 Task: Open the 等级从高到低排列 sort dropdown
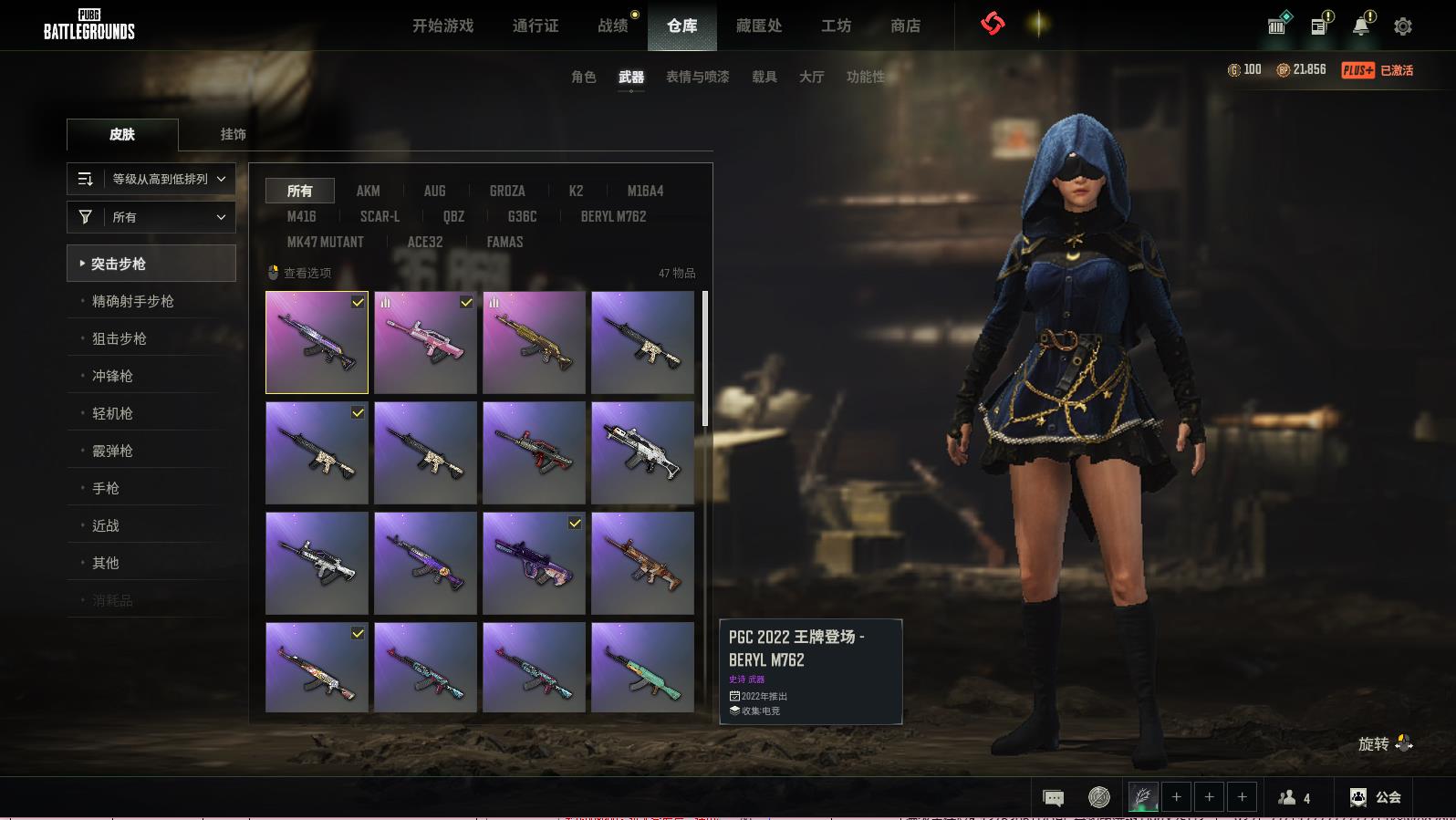pos(151,179)
